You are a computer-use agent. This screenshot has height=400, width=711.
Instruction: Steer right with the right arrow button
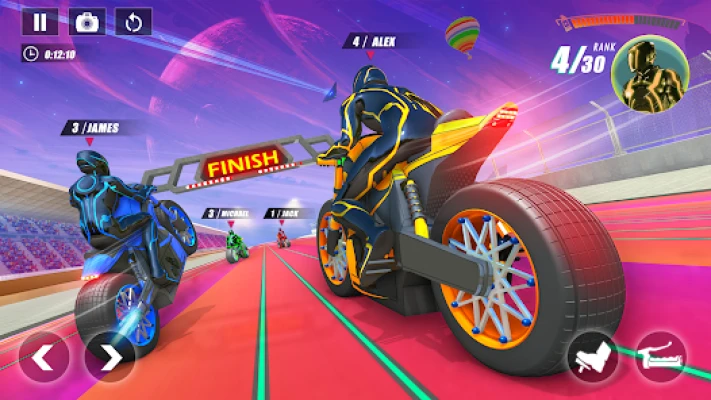[x=110, y=356]
